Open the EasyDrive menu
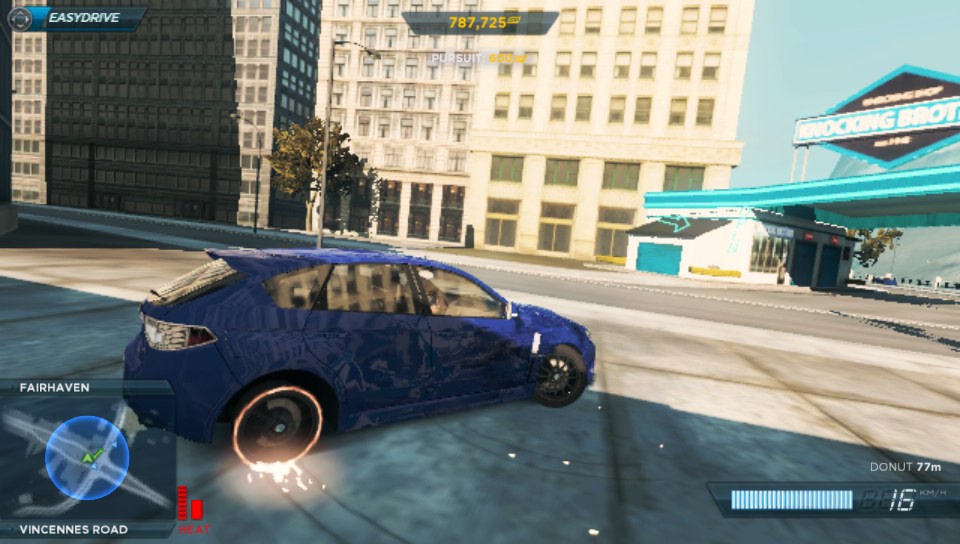Screen dimensions: 960x544 click(78, 17)
